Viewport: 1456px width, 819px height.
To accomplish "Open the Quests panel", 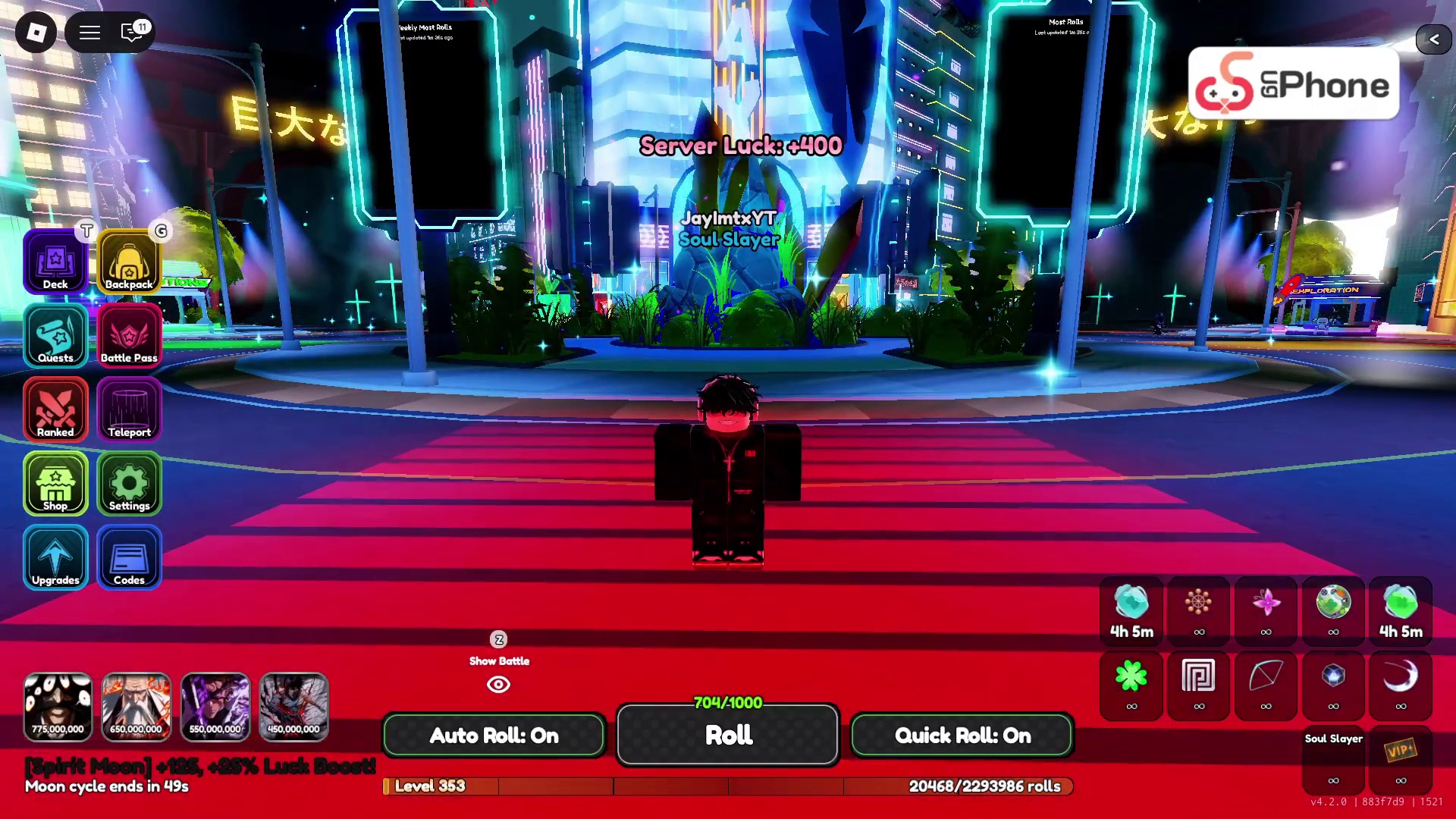I will [55, 336].
